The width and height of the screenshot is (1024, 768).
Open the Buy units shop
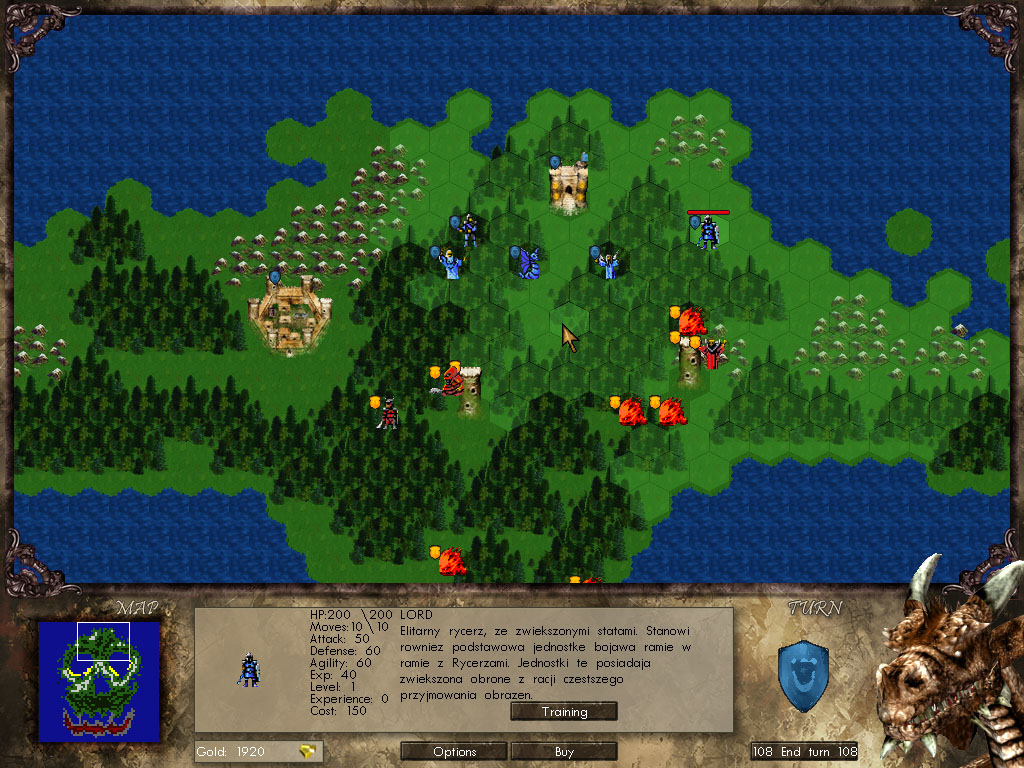click(564, 751)
